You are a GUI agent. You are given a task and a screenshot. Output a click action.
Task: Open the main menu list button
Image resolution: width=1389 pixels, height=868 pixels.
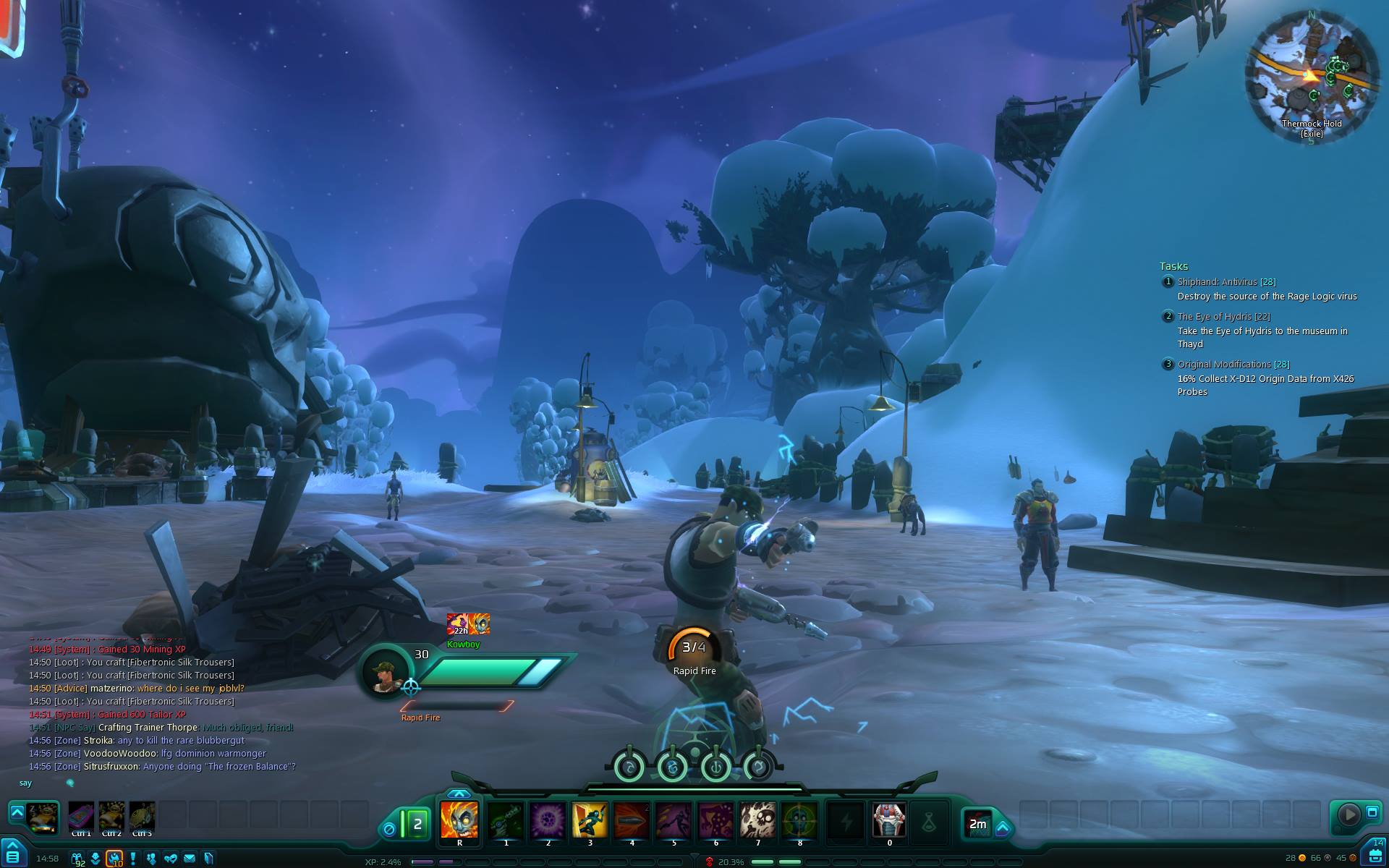12,856
